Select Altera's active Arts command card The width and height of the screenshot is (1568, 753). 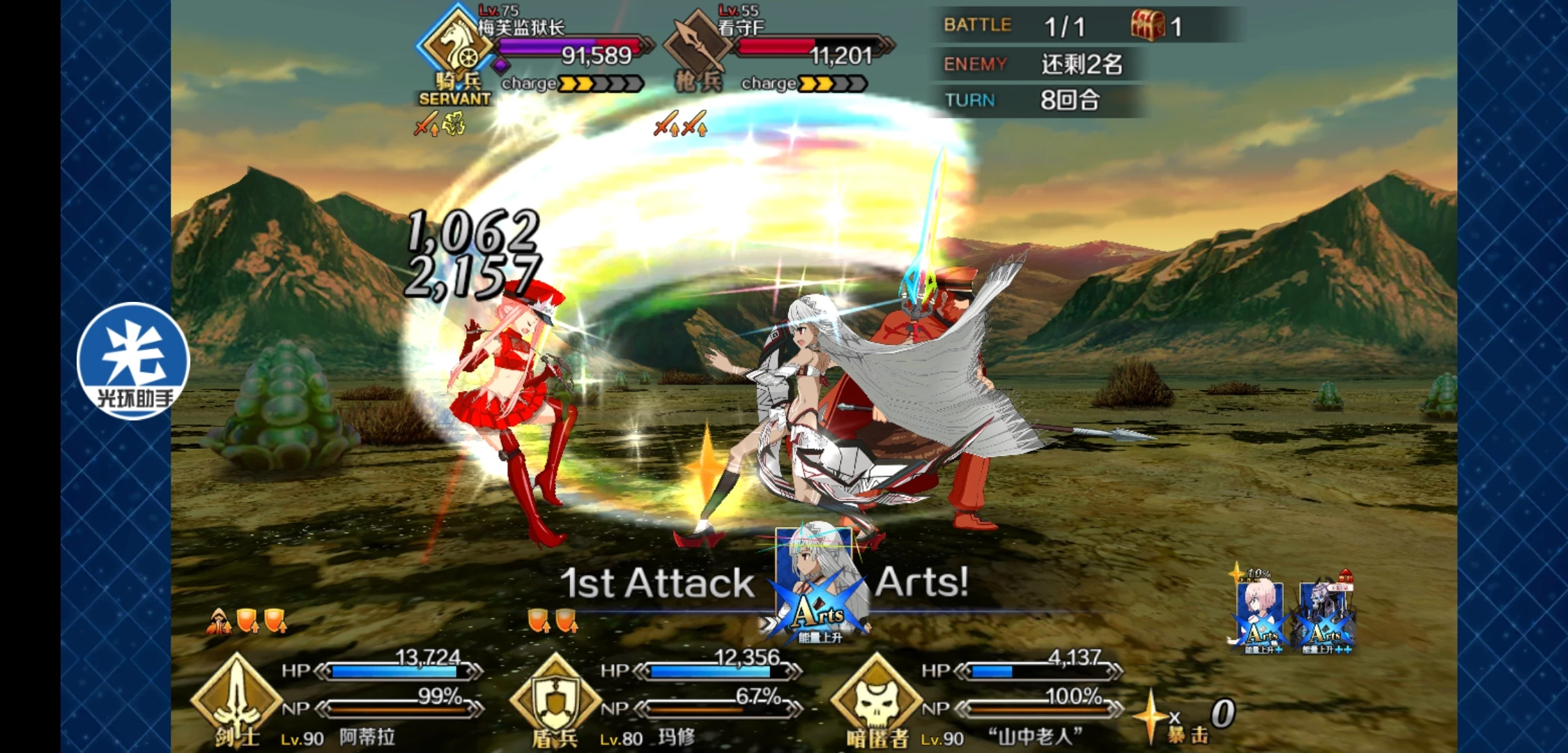pyautogui.click(x=820, y=586)
